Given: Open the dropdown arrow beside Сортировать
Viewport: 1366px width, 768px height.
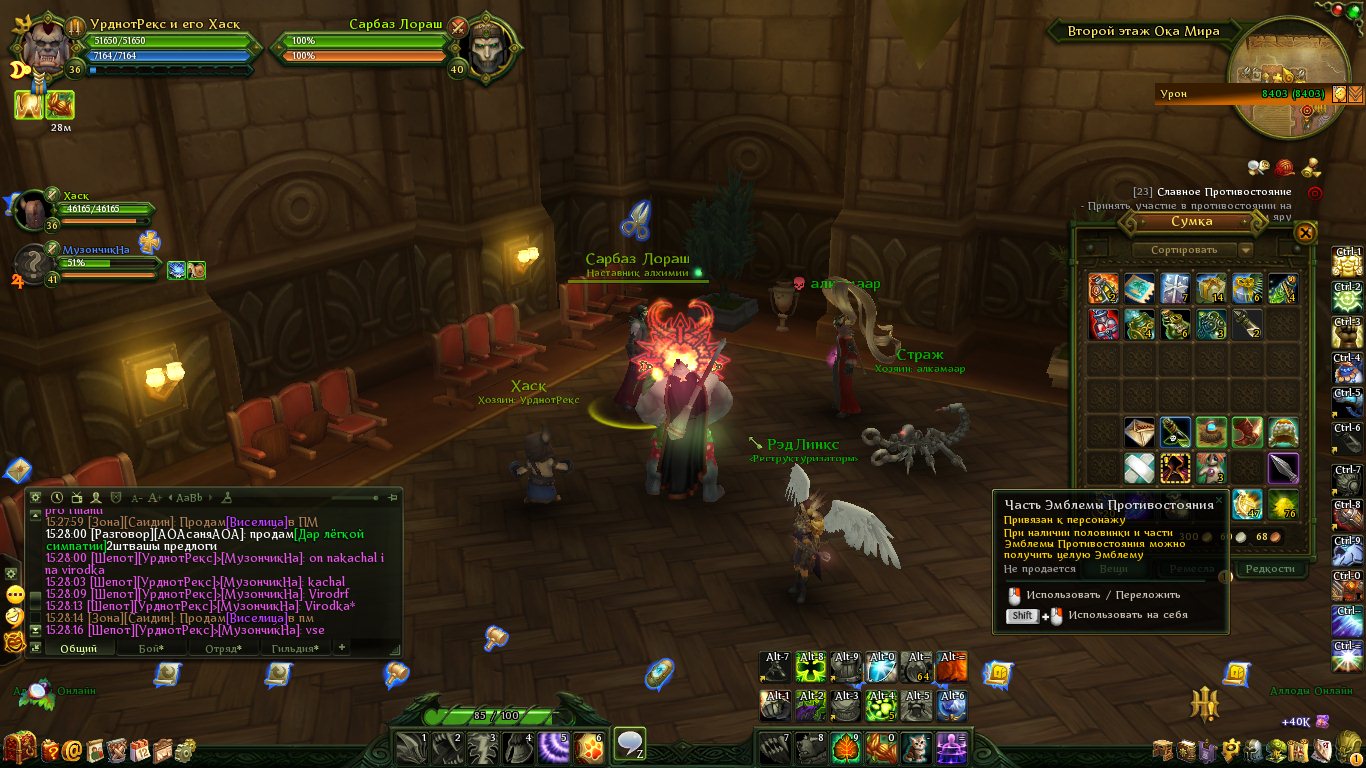Looking at the screenshot, I should (1245, 249).
